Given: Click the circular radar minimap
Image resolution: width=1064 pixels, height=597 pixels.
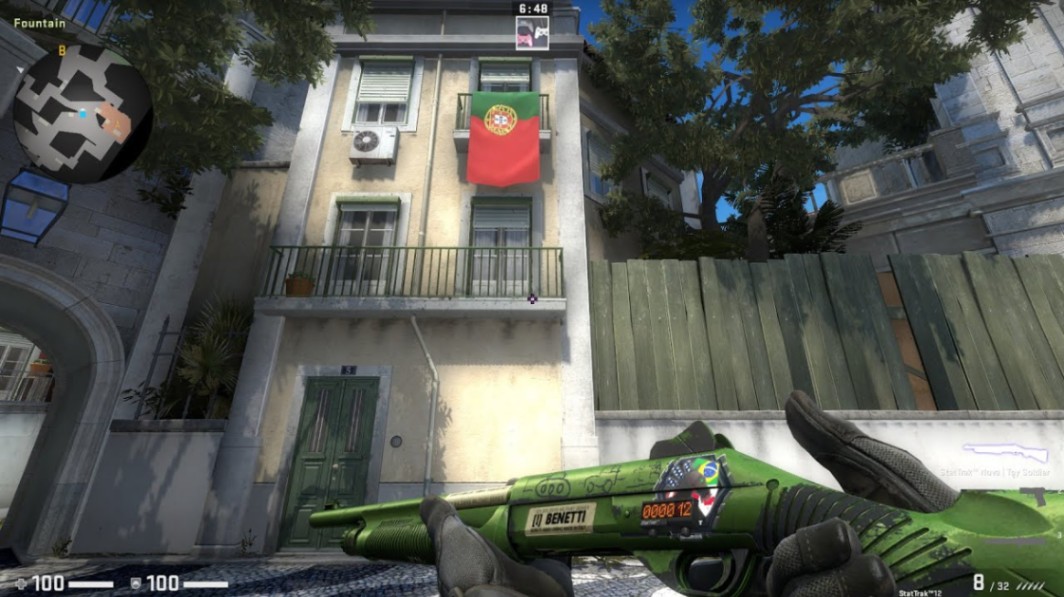Looking at the screenshot, I should click(x=82, y=113).
